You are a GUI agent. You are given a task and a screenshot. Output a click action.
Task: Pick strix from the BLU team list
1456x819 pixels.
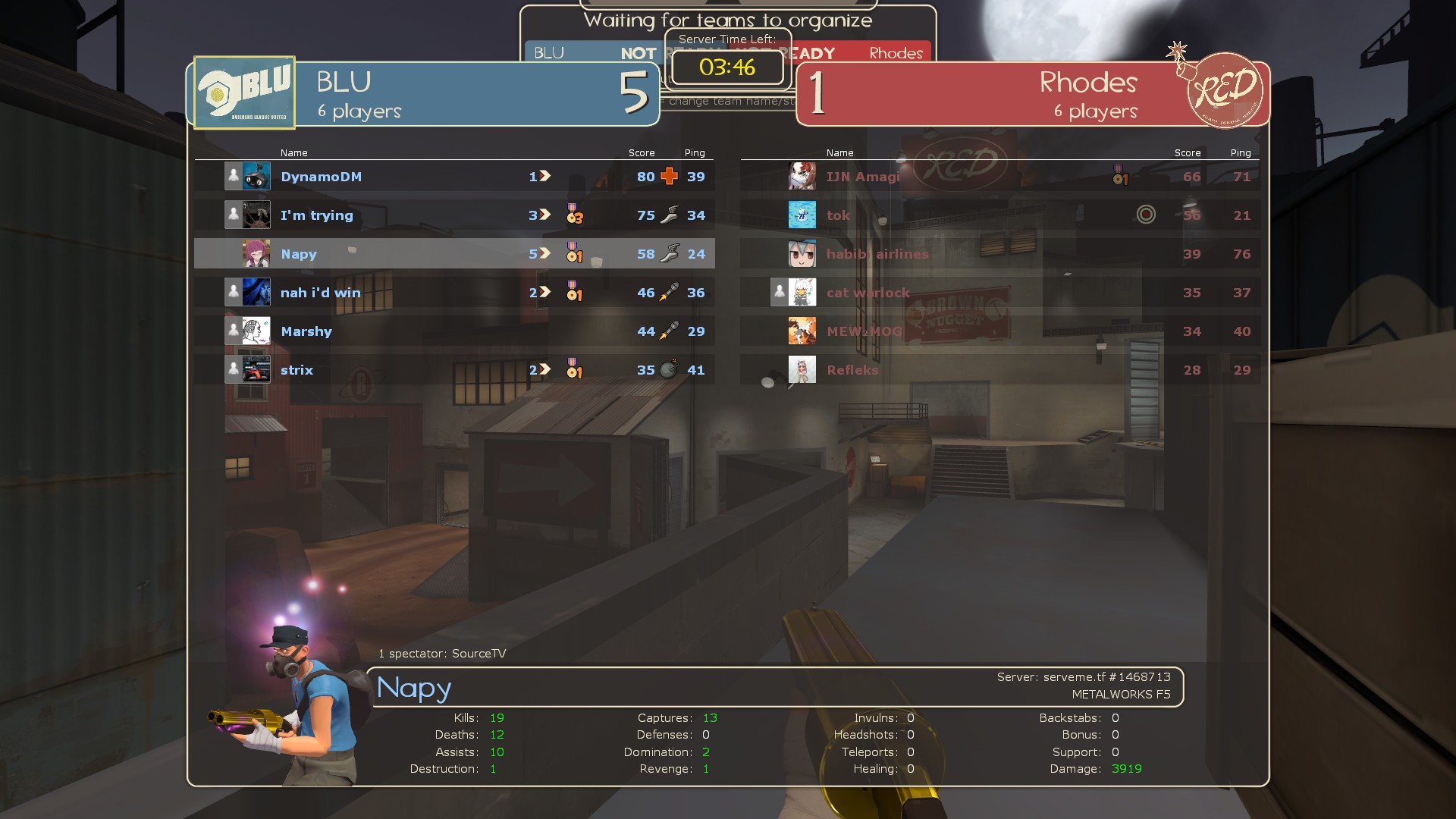(297, 370)
